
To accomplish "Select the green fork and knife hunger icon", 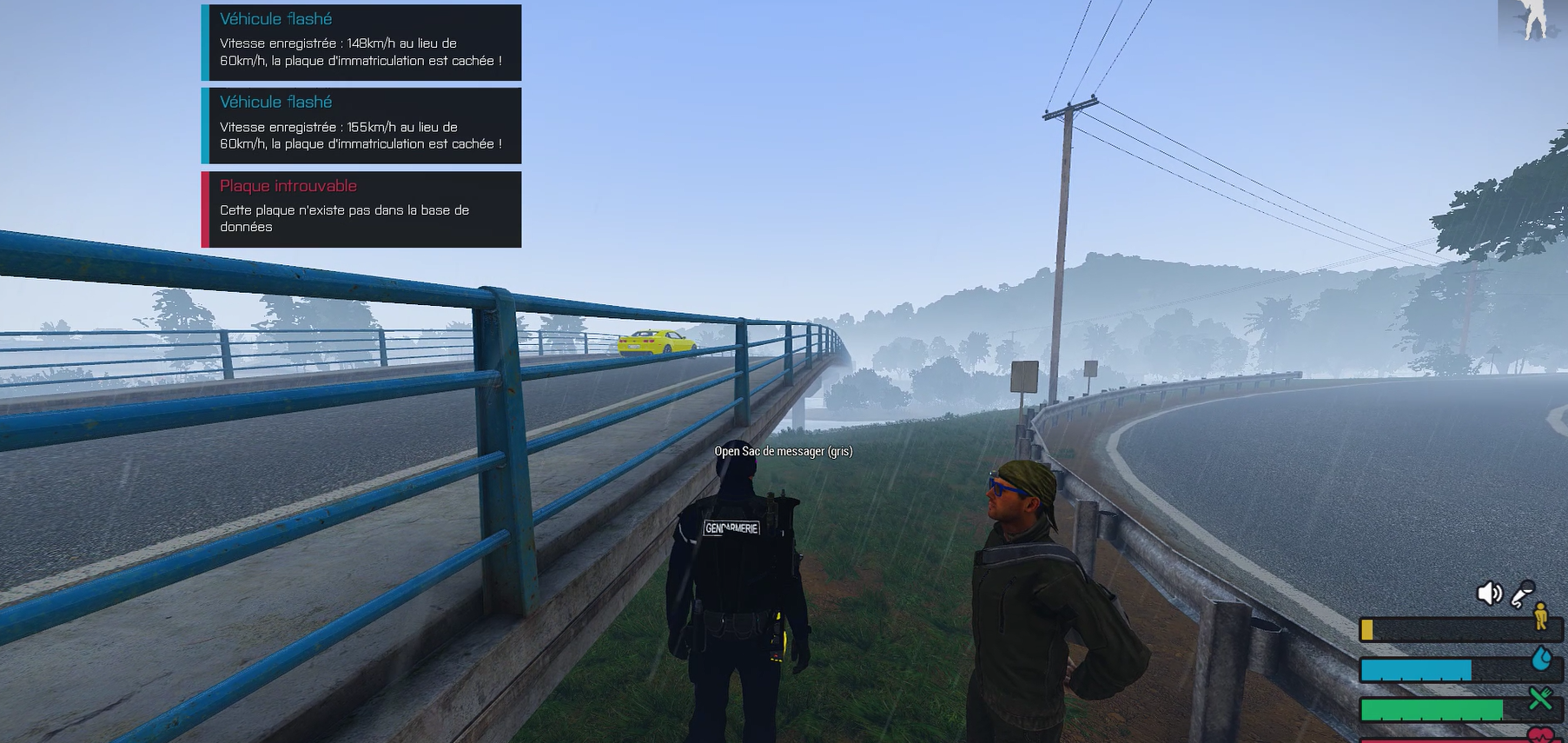I will point(1541,698).
